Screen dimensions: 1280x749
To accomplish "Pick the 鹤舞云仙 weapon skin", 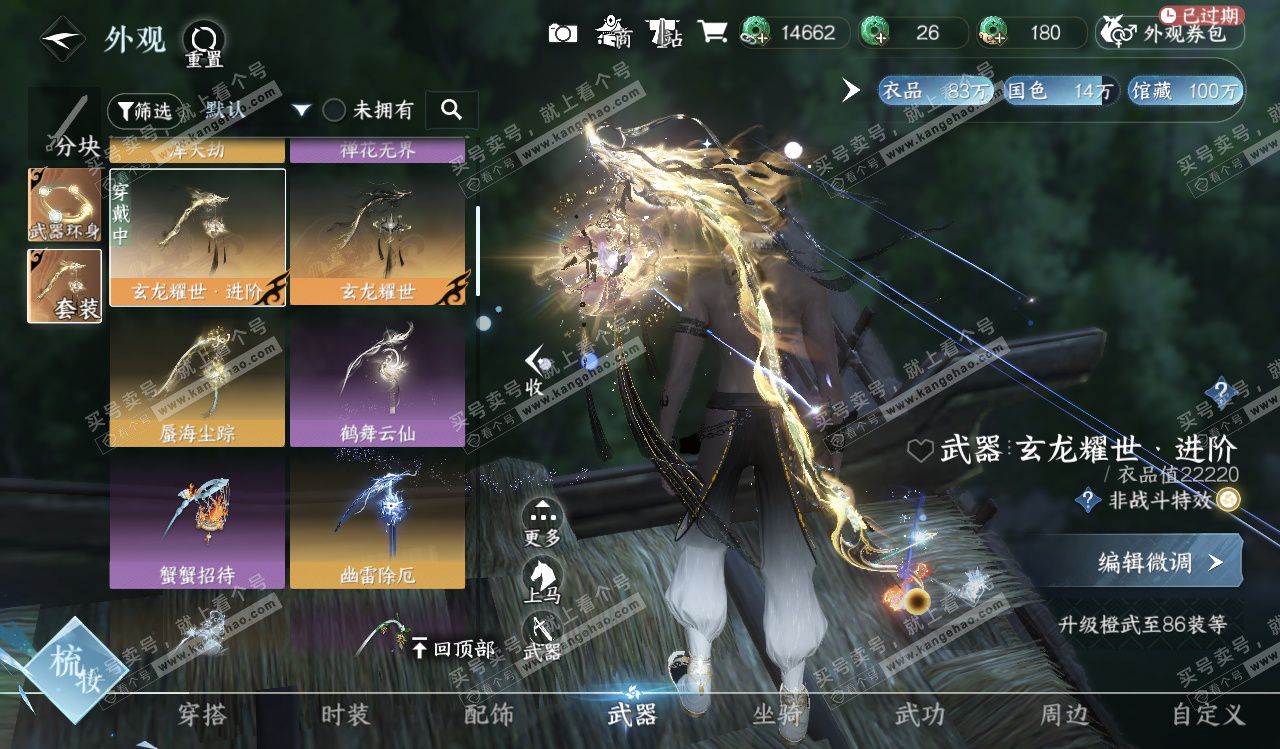I will tap(377, 382).
